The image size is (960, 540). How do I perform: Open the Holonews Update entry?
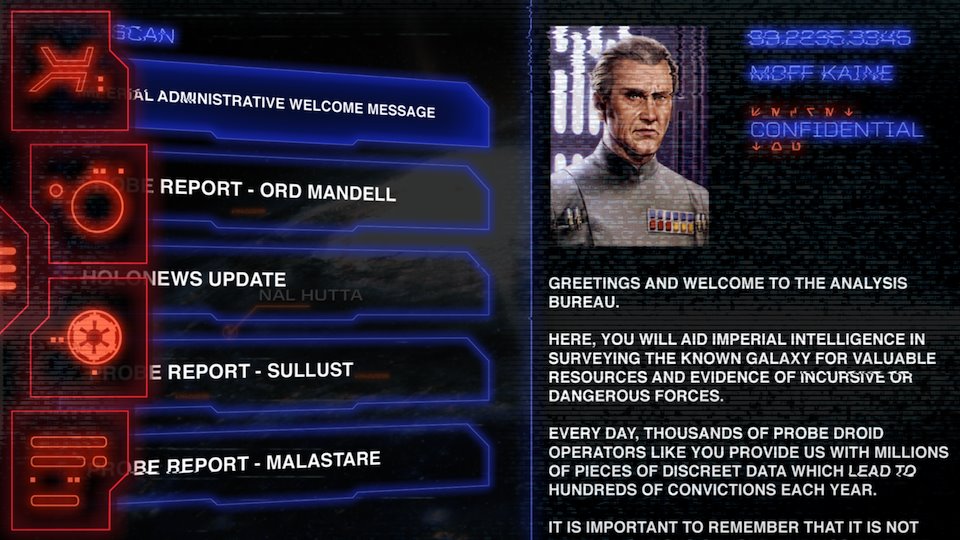[290, 280]
